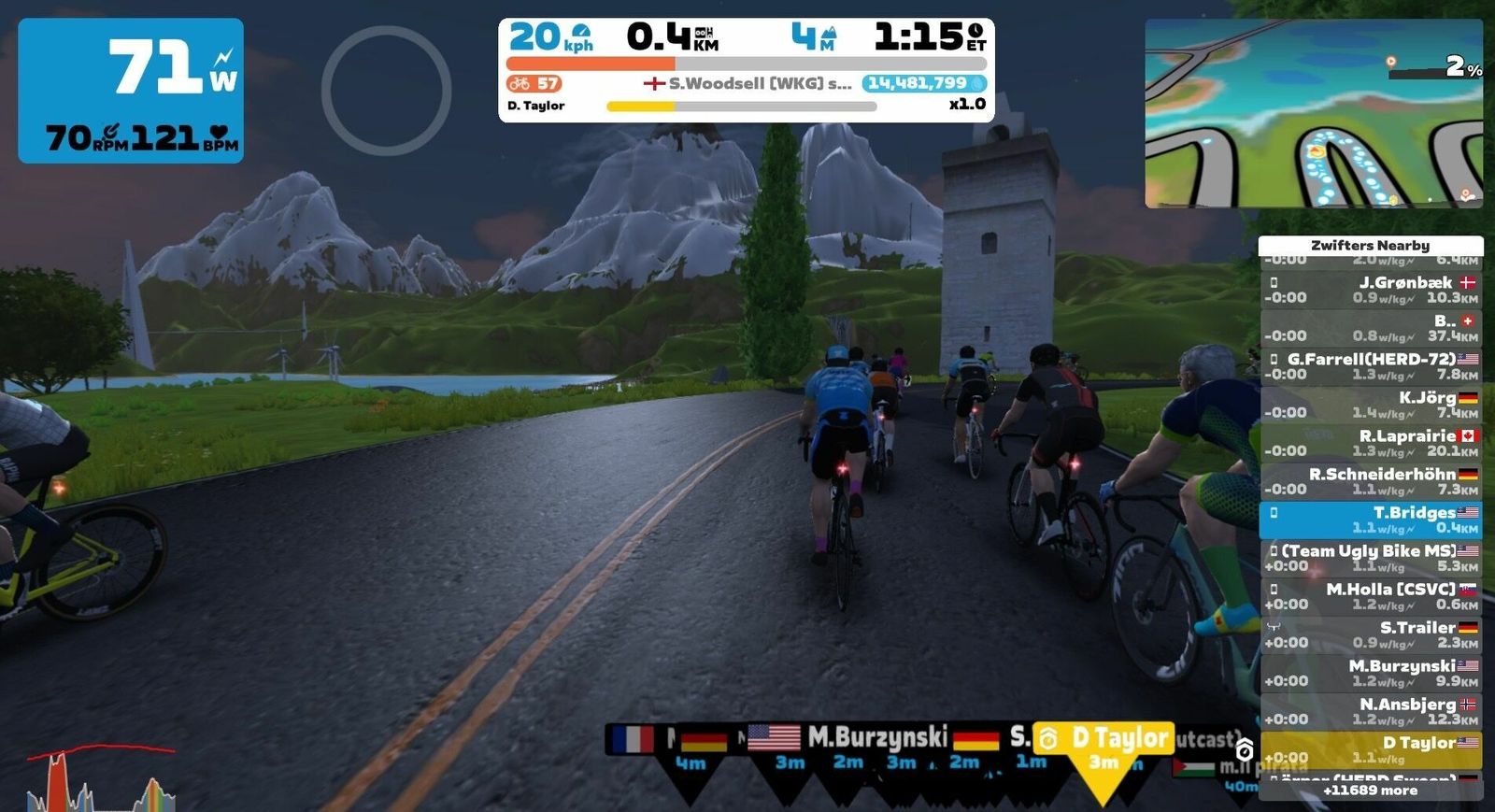Click the empty power-up ring
Image resolution: width=1495 pixels, height=812 pixels.
click(x=386, y=91)
